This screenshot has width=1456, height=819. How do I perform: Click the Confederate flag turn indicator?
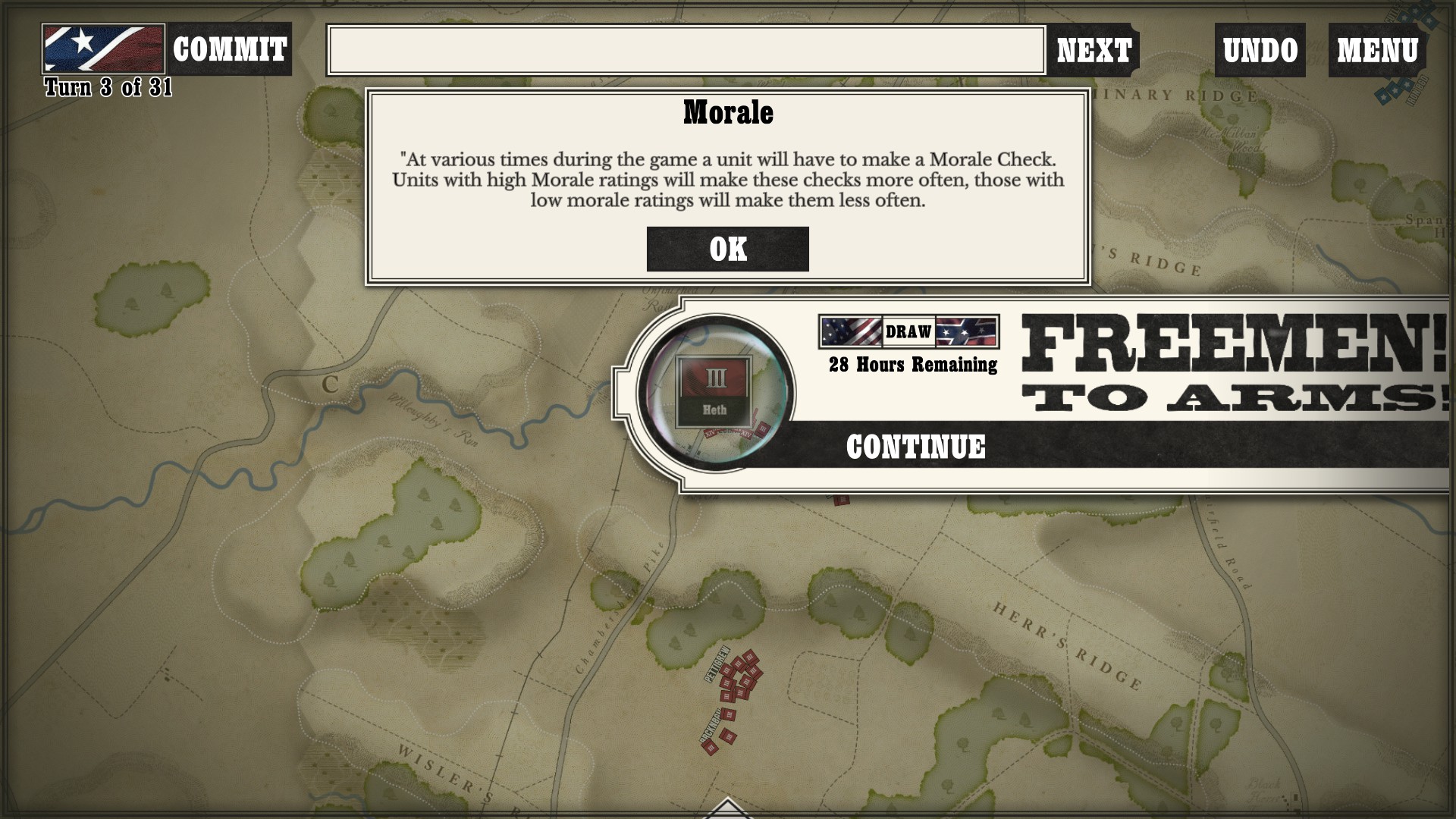(103, 49)
